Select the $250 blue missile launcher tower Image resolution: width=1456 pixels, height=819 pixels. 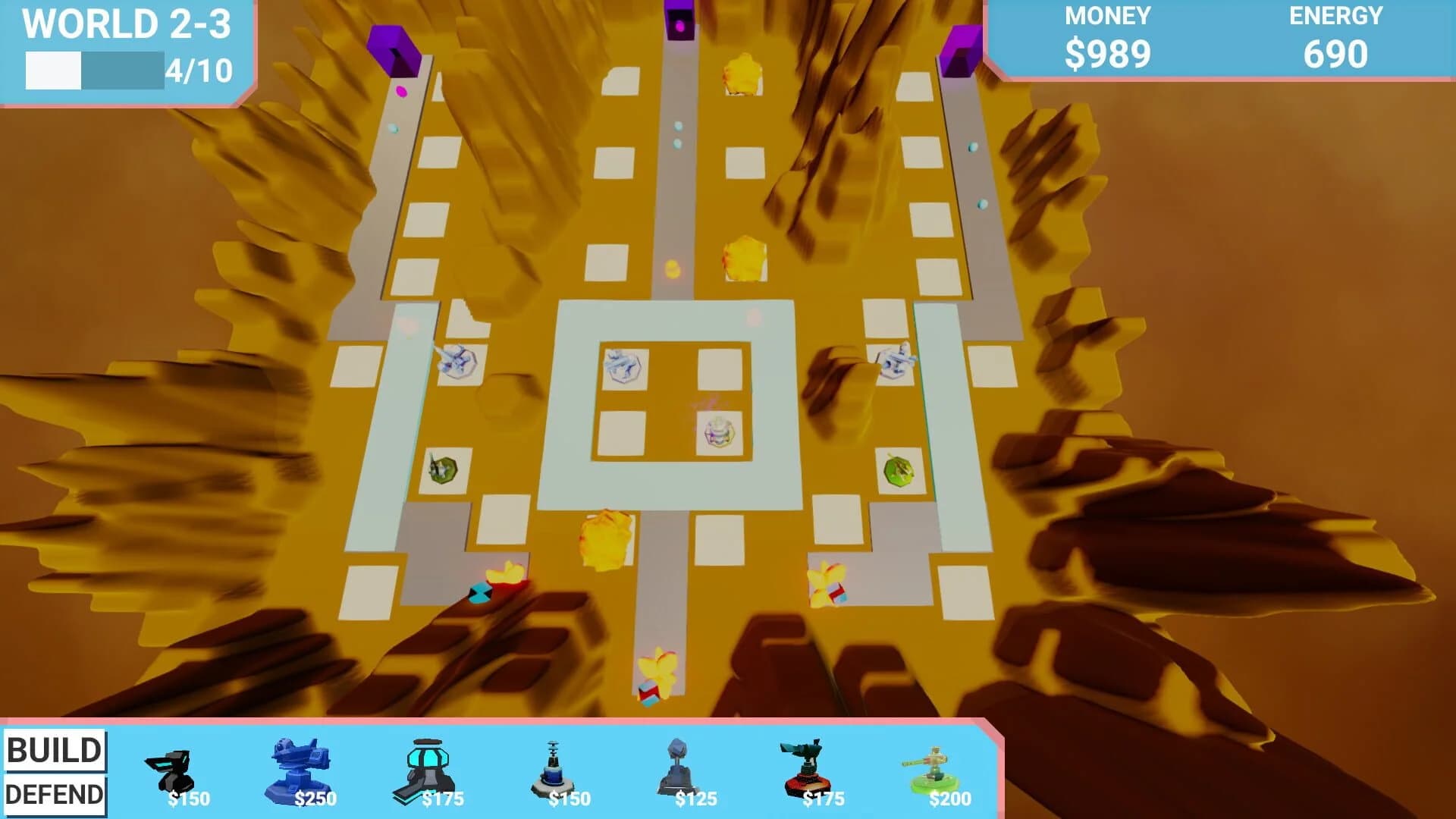301,766
